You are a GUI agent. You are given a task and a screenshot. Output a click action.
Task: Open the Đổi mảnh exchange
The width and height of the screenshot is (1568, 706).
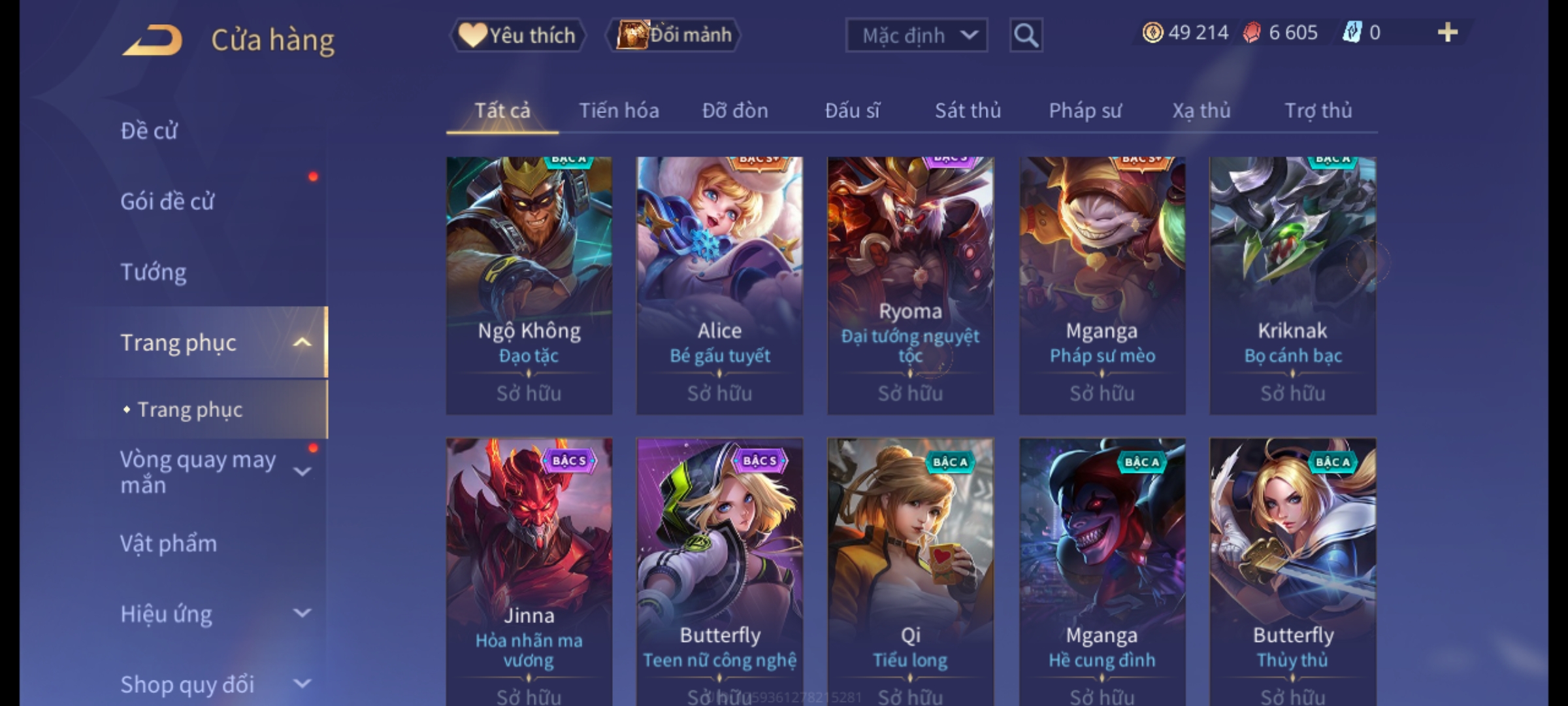(674, 35)
